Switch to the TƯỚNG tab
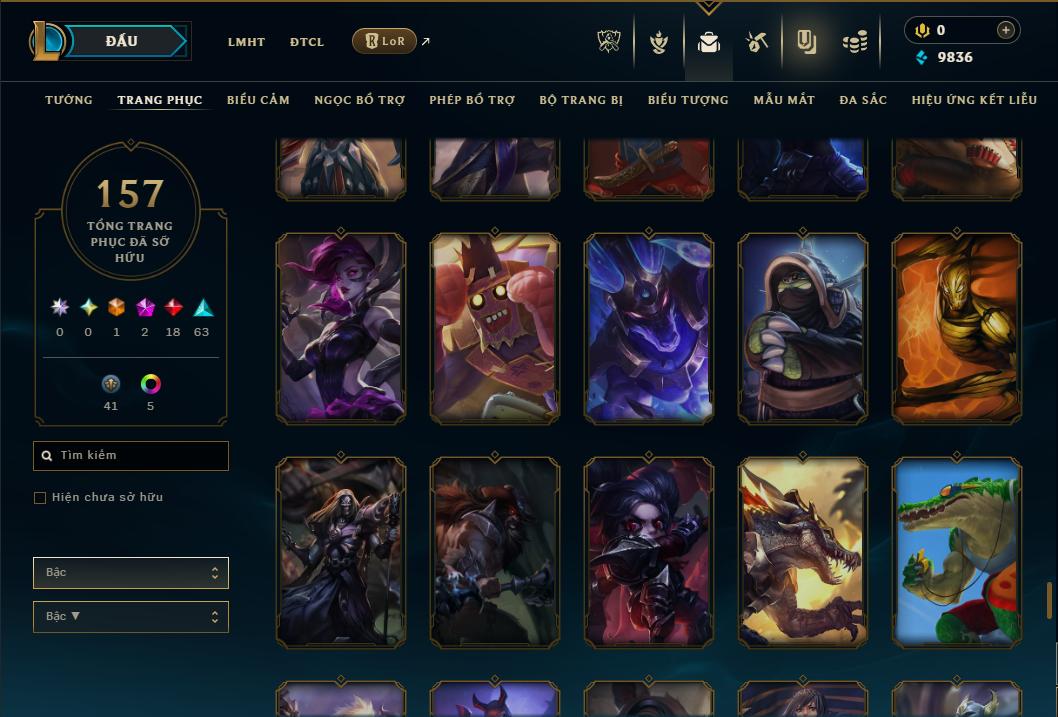Viewport: 1058px width, 717px height. 69,100
